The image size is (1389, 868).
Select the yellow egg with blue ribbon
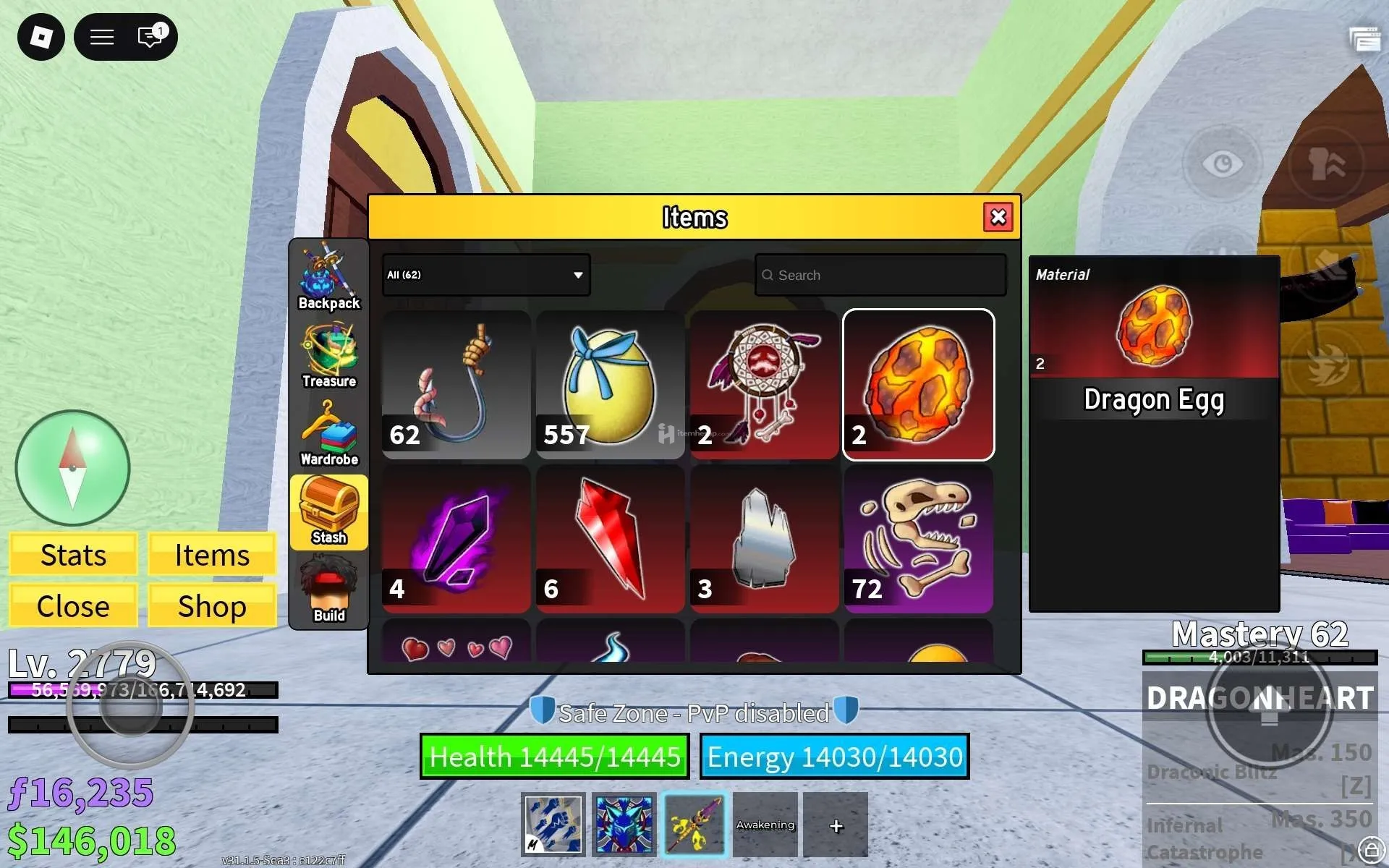610,385
